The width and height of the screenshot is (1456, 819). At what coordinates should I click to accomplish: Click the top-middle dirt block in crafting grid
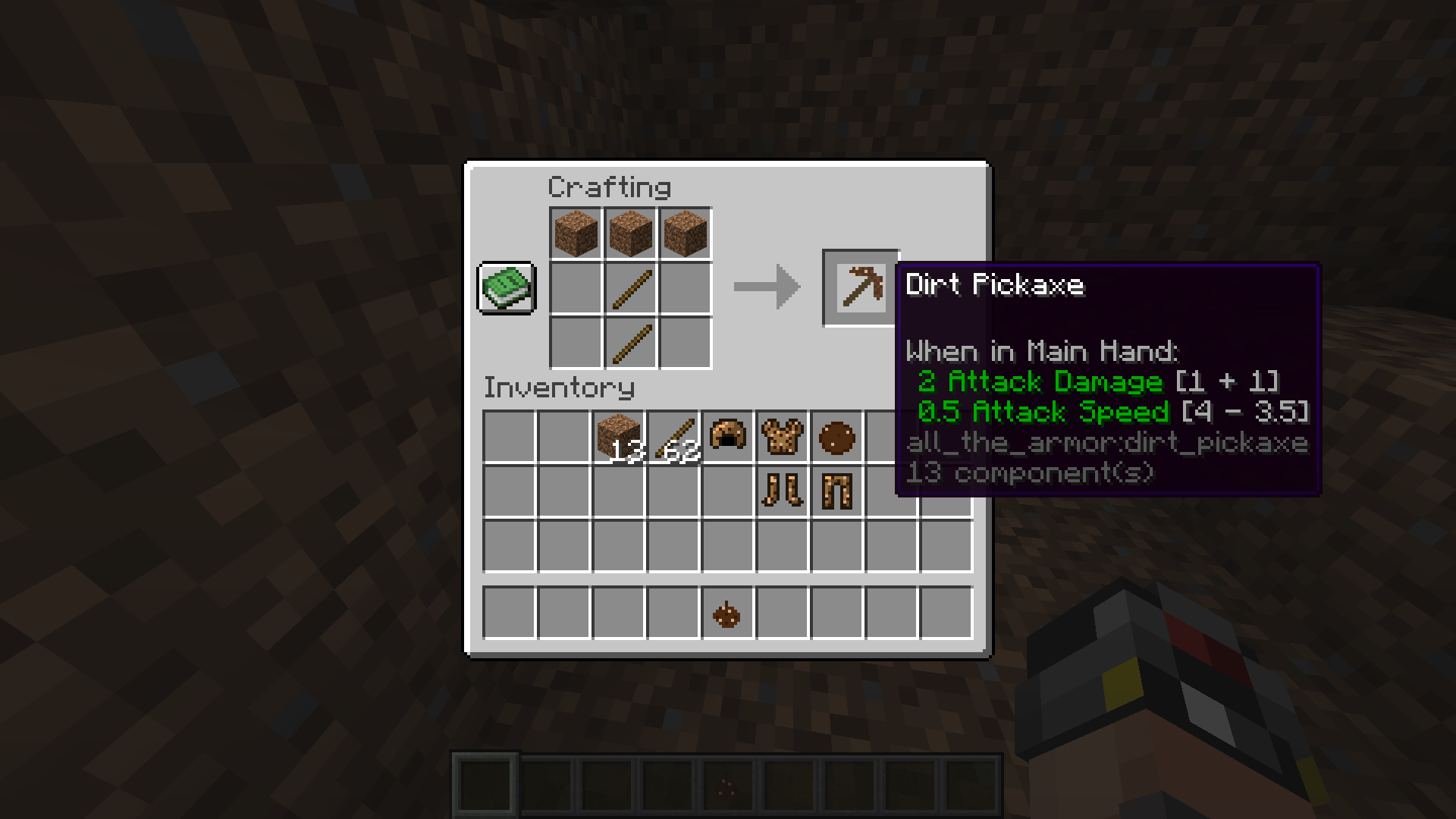tap(629, 234)
